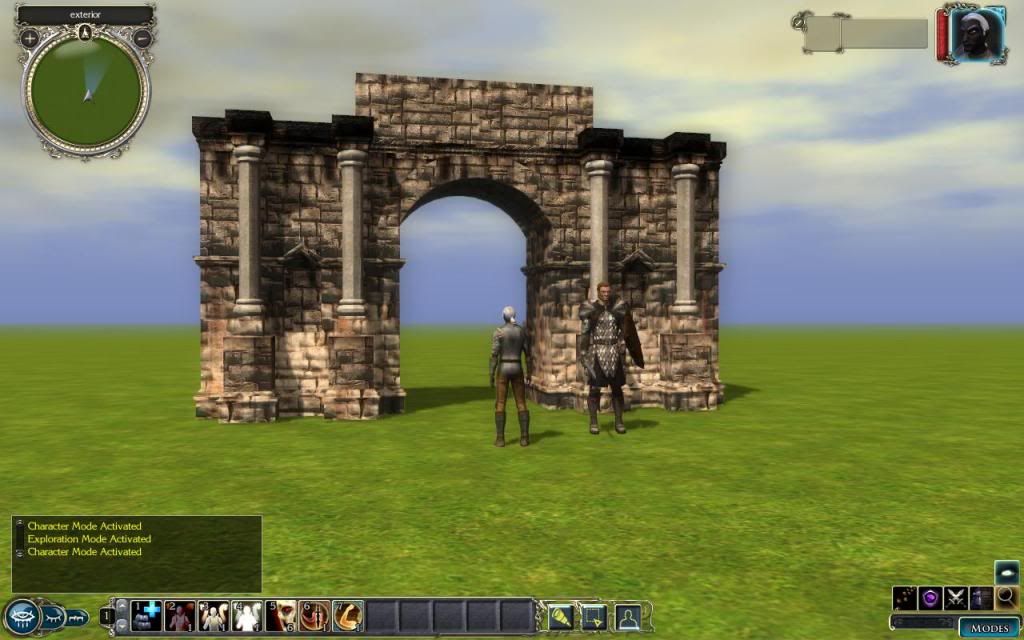1024x640 pixels.
Task: Click the magnifying glass icon
Action: [1006, 598]
